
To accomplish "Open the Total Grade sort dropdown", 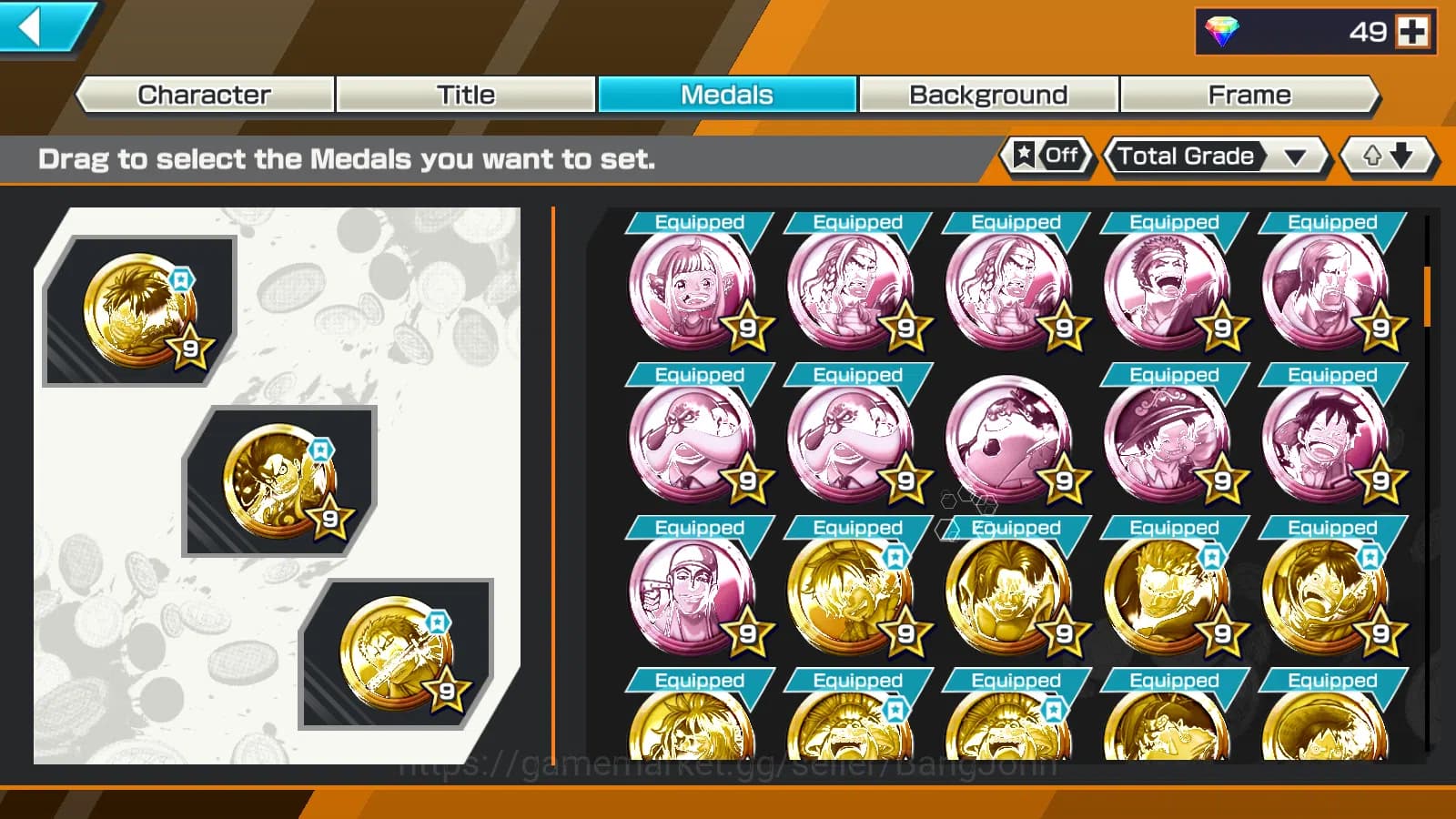I will 1210,157.
